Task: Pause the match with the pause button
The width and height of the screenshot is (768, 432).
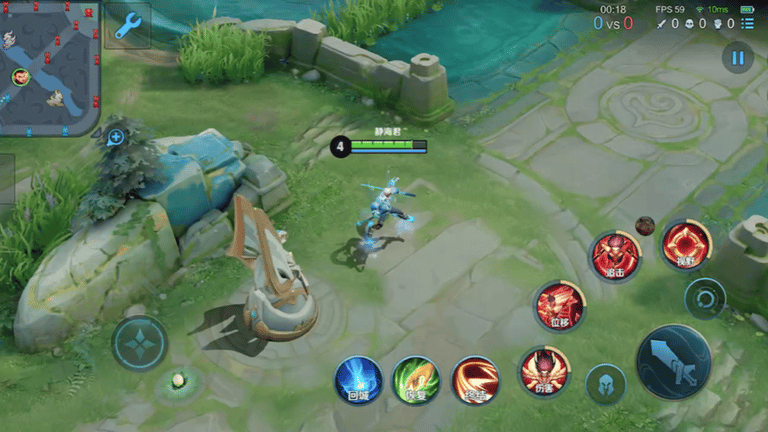Action: (738, 58)
